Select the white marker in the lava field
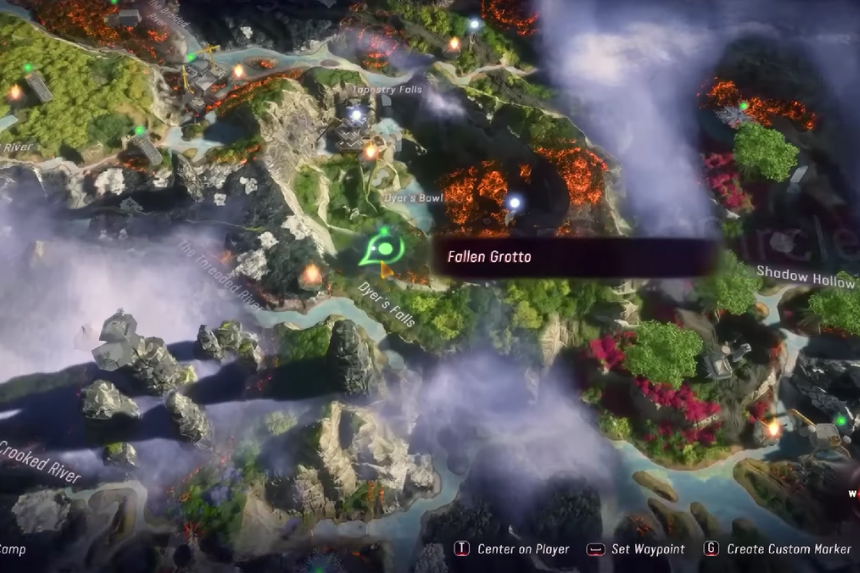 coord(514,203)
